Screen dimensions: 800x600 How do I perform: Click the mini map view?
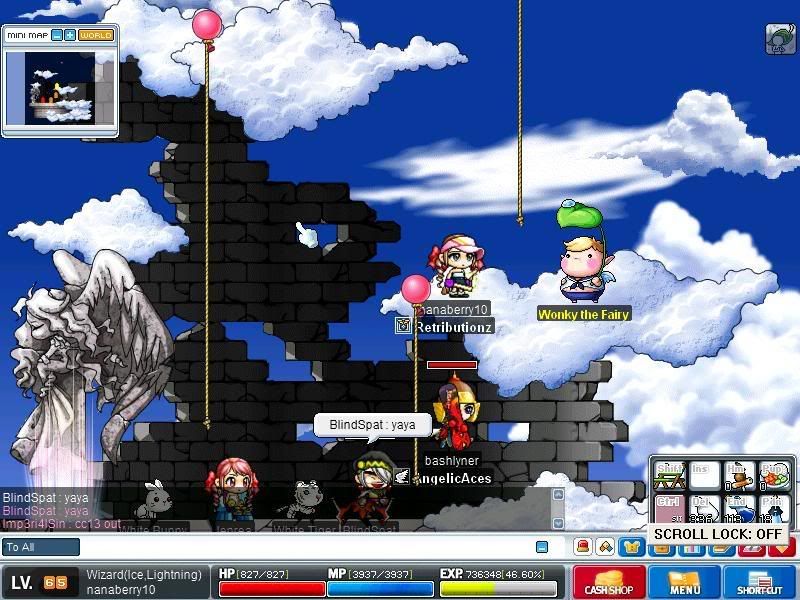59,87
